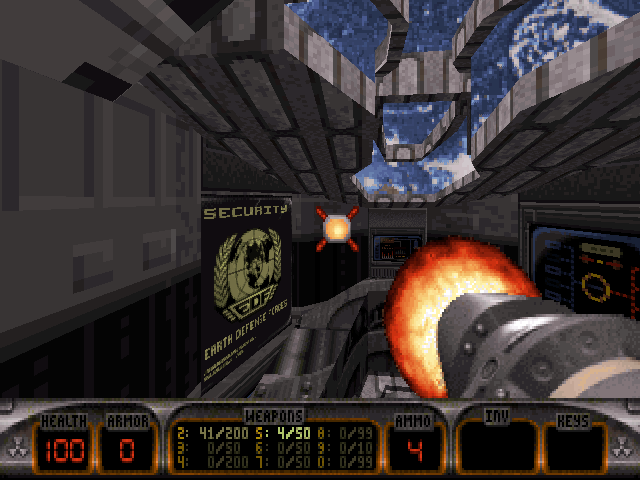Viewport: 640px width, 480px height.
Task: Click the KEYS keycard panel
Action: coord(574,448)
